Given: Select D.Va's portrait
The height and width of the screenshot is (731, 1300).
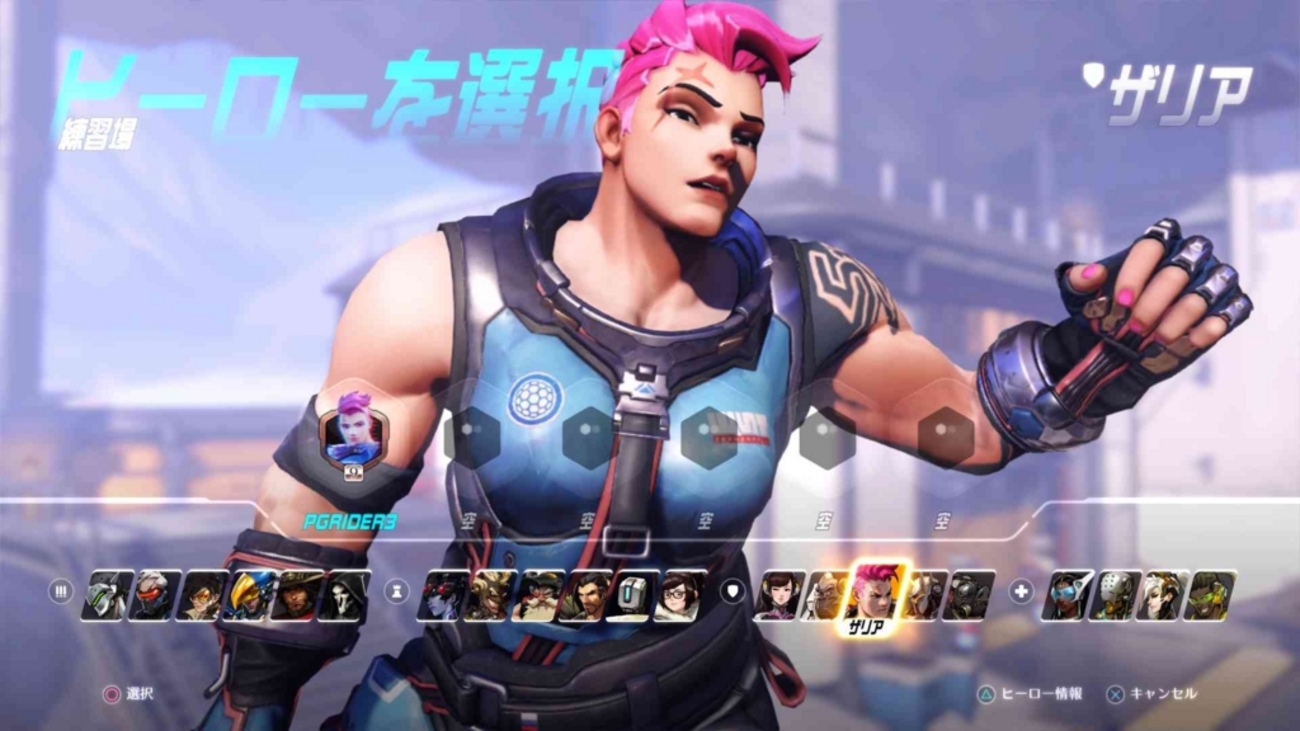Looking at the screenshot, I should (x=779, y=595).
